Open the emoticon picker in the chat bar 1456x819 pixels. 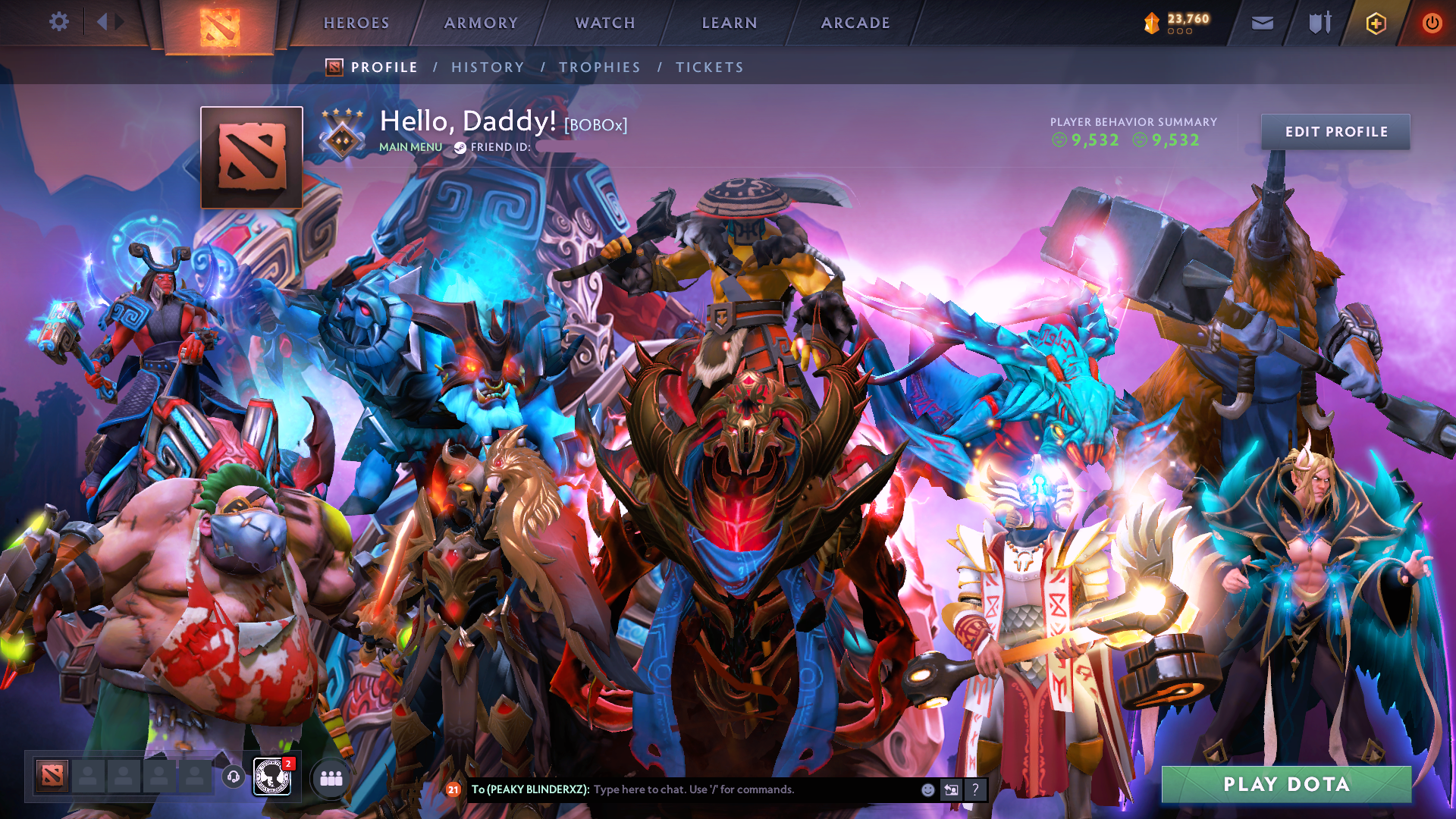point(927,789)
